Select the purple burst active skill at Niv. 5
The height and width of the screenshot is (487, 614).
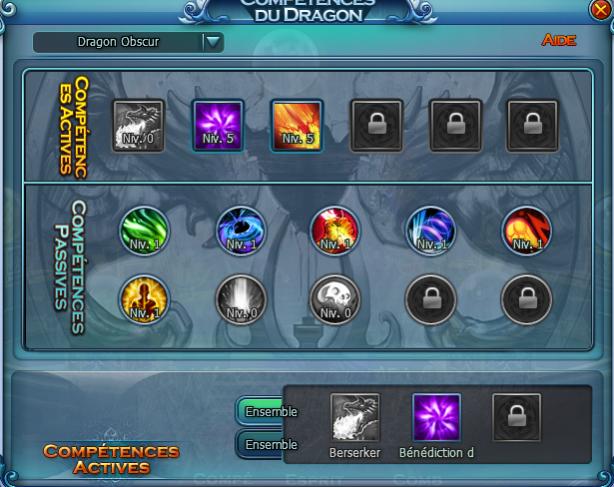pos(217,125)
